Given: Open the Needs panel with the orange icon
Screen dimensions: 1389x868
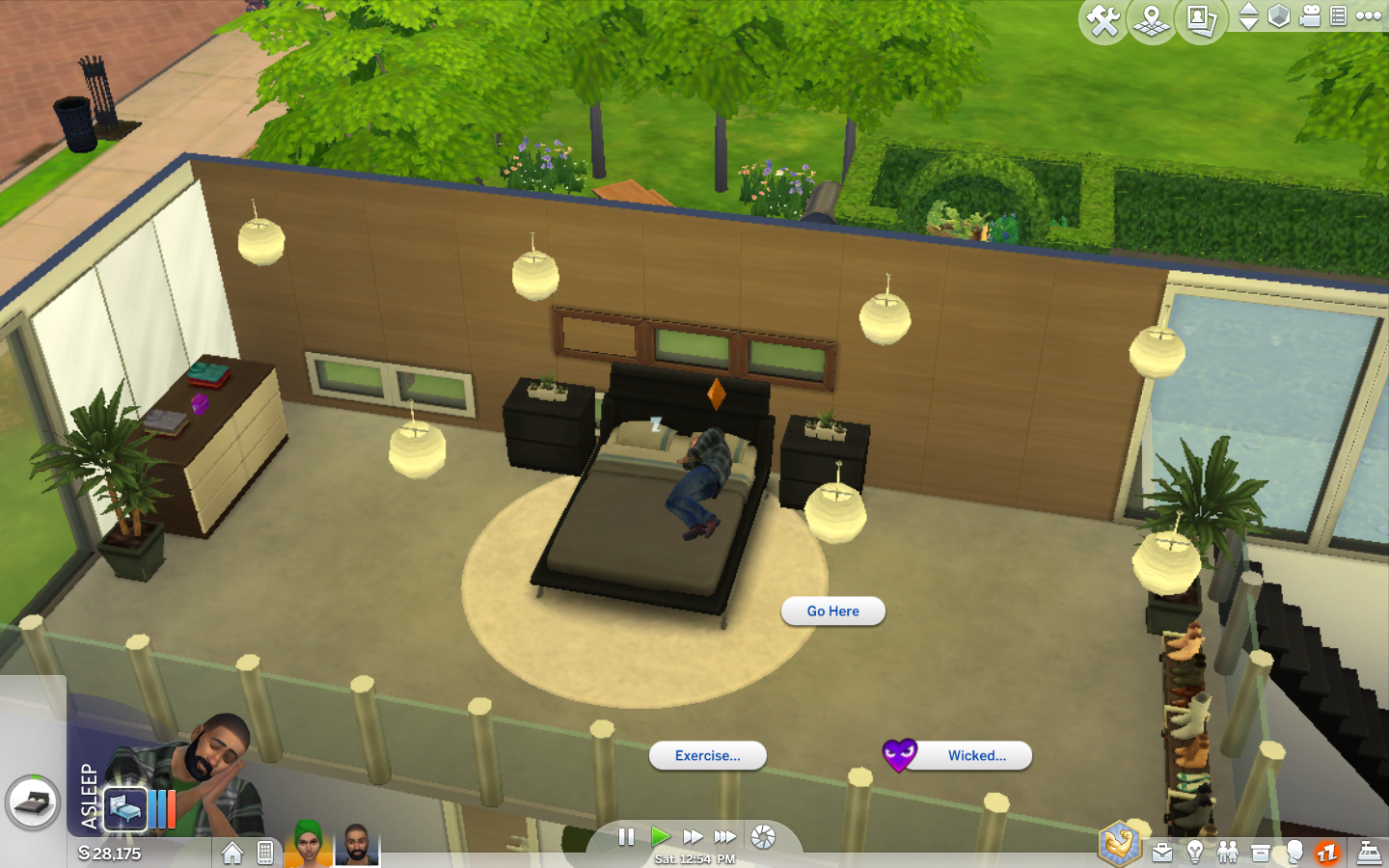Looking at the screenshot, I should click(1325, 851).
